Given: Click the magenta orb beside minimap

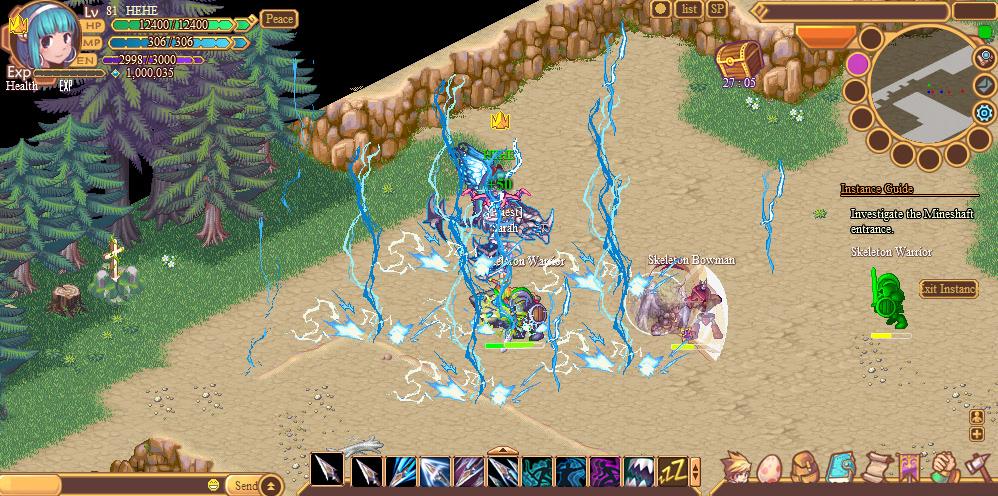Looking at the screenshot, I should pos(857,64).
